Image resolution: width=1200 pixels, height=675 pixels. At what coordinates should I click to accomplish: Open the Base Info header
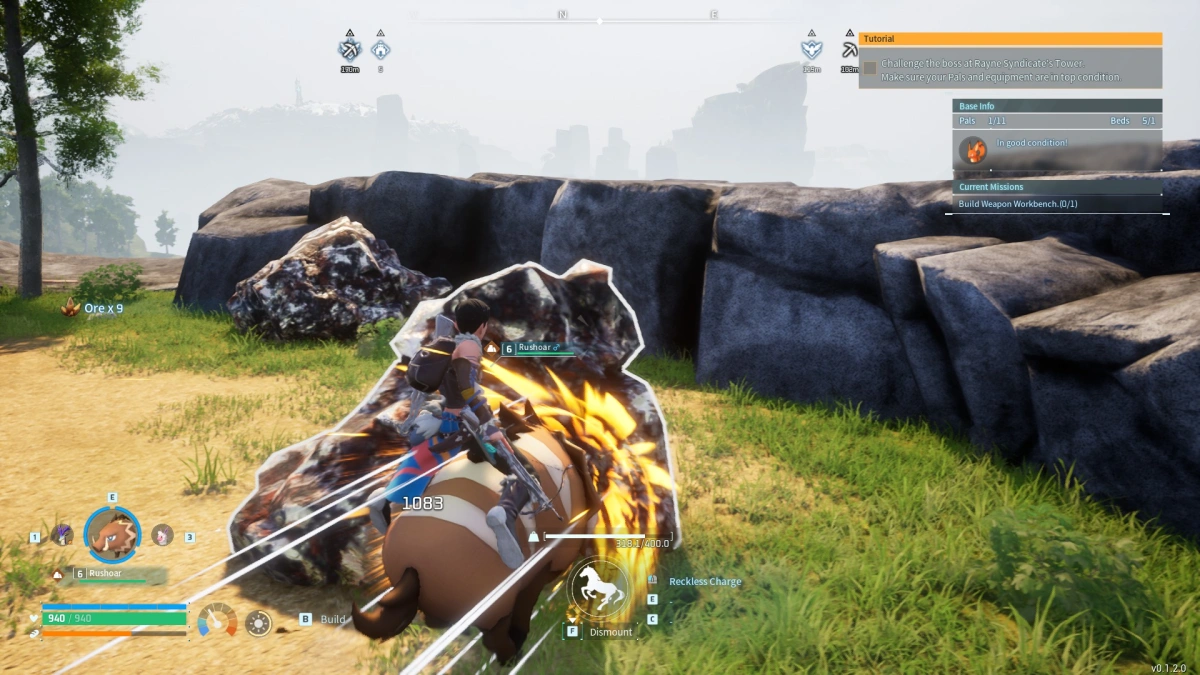coord(1057,106)
